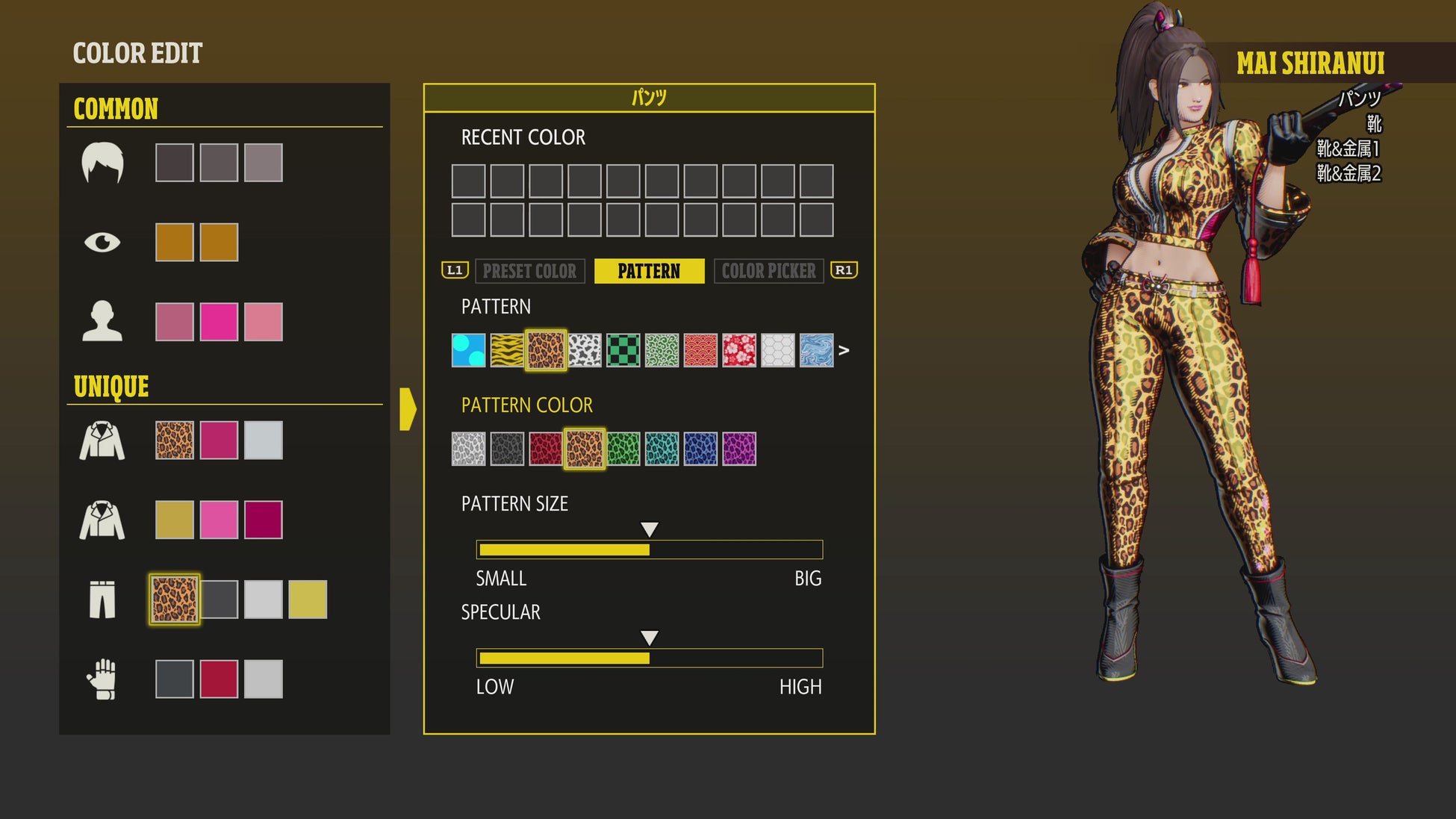Viewport: 1456px width, 819px height.
Task: Choose the purple leopard pattern color
Action: tap(739, 449)
